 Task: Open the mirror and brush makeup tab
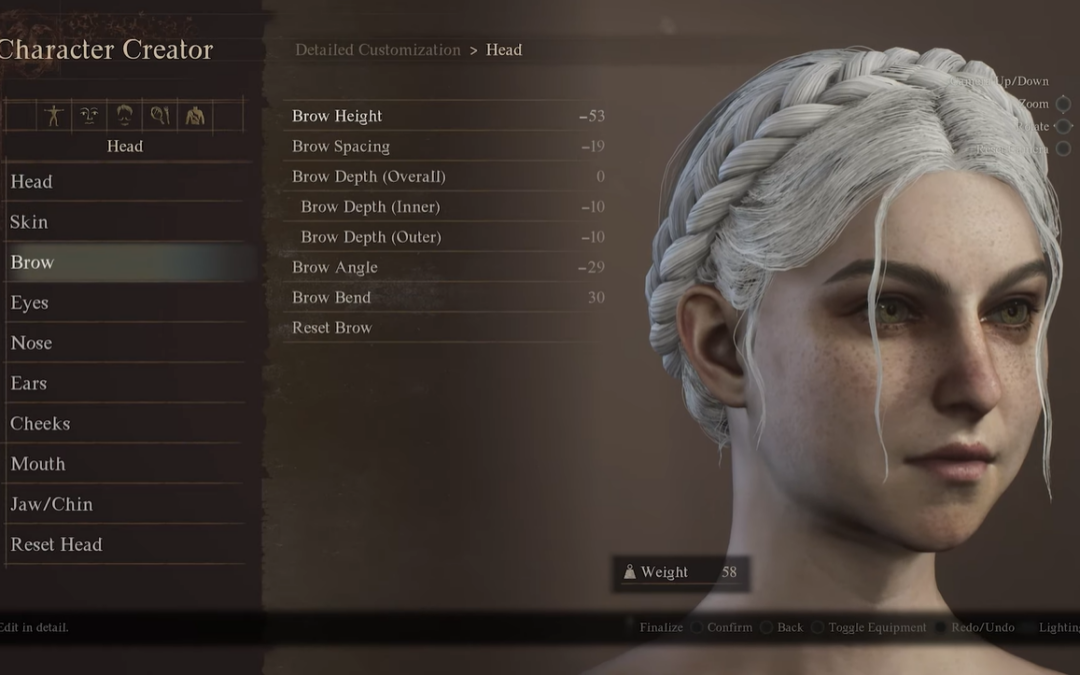click(160, 116)
